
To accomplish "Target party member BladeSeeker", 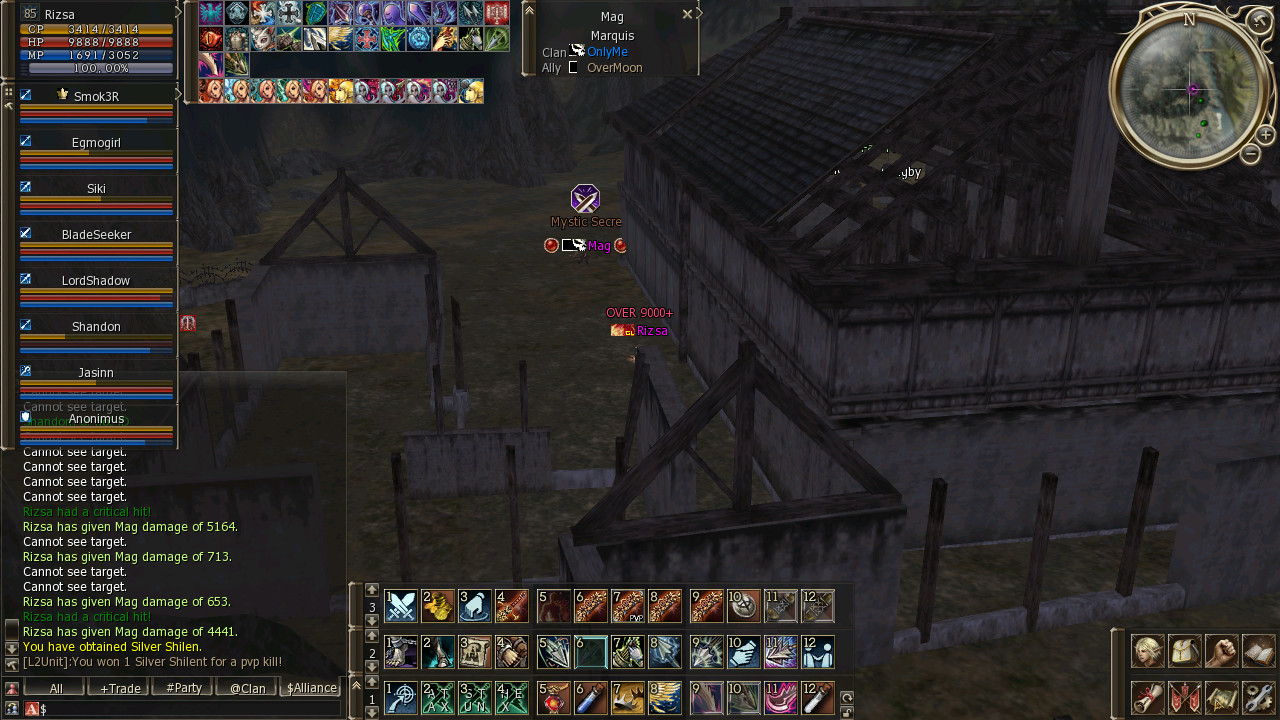I will (x=96, y=235).
